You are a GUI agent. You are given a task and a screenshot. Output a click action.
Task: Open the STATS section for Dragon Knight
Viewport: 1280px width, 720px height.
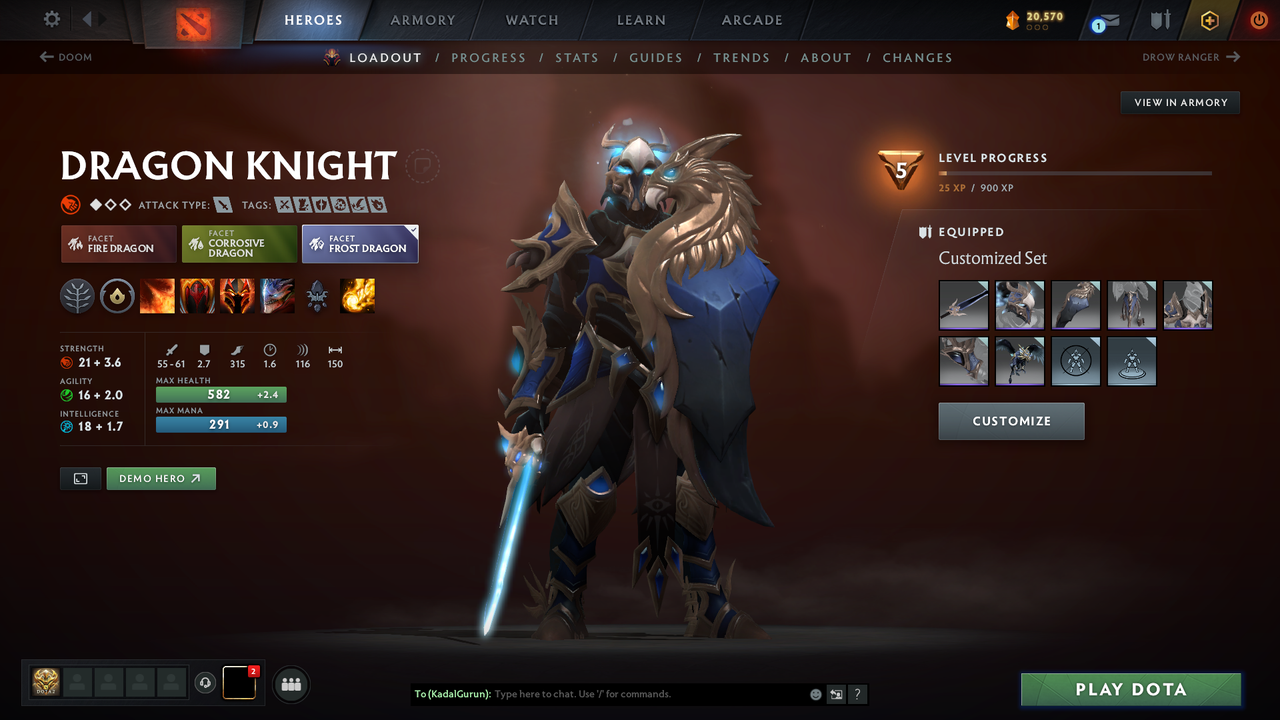[577, 57]
